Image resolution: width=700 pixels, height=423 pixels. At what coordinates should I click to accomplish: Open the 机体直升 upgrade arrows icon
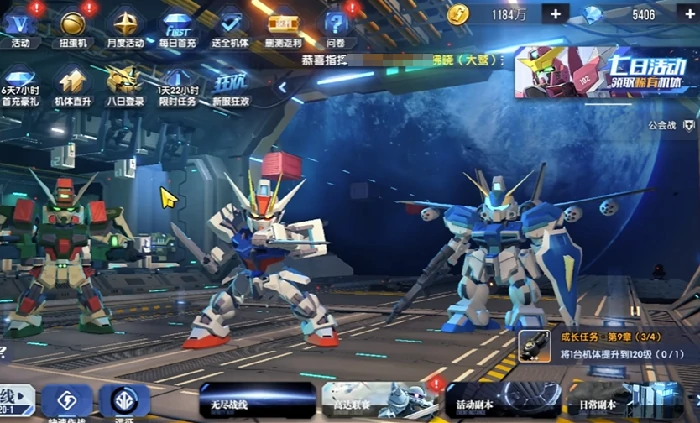click(72, 83)
